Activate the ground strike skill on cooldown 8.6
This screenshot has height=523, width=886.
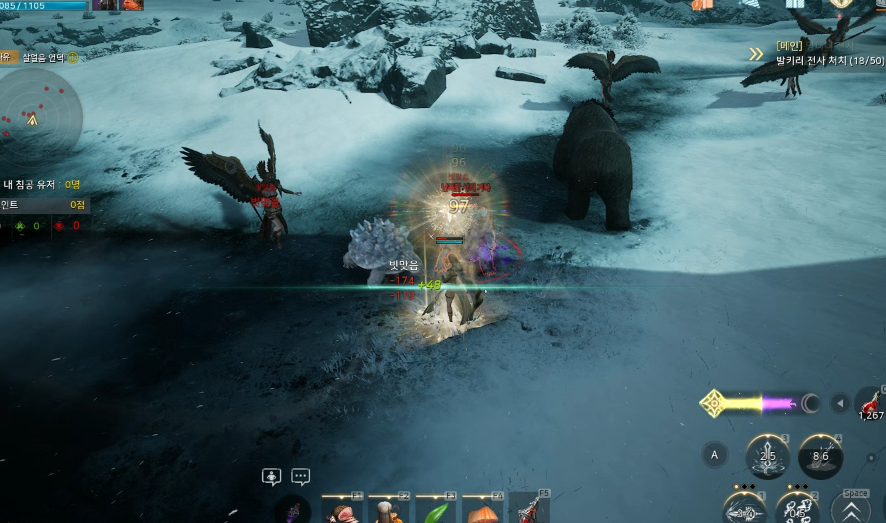point(820,456)
